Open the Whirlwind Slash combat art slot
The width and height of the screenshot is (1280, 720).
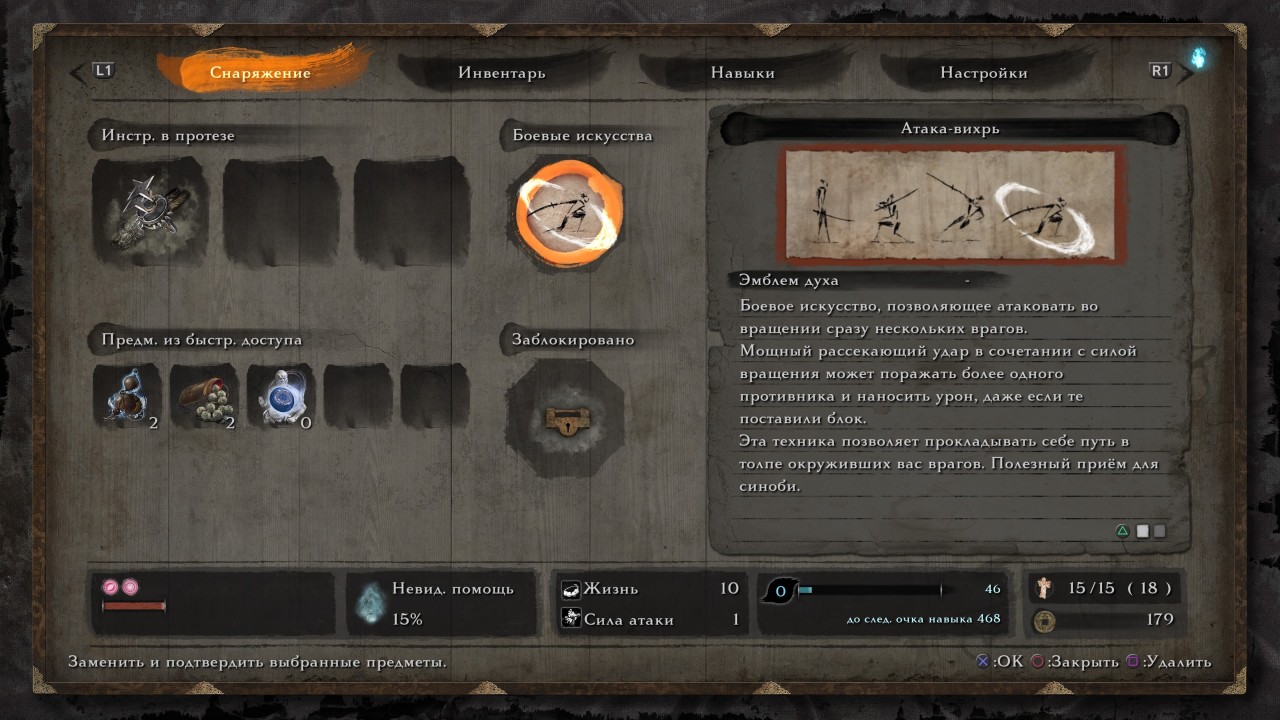[570, 210]
